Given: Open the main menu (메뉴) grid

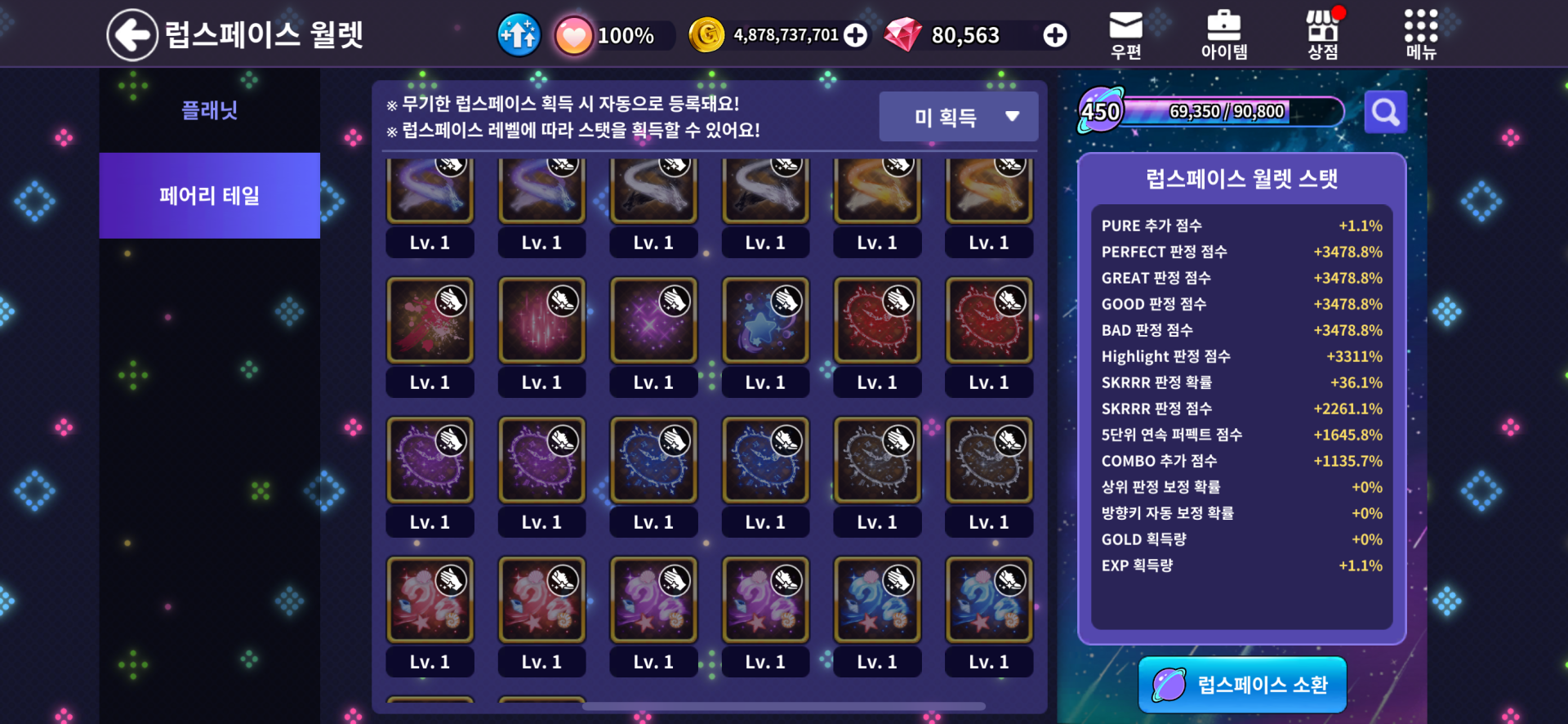Looking at the screenshot, I should [x=1420, y=35].
